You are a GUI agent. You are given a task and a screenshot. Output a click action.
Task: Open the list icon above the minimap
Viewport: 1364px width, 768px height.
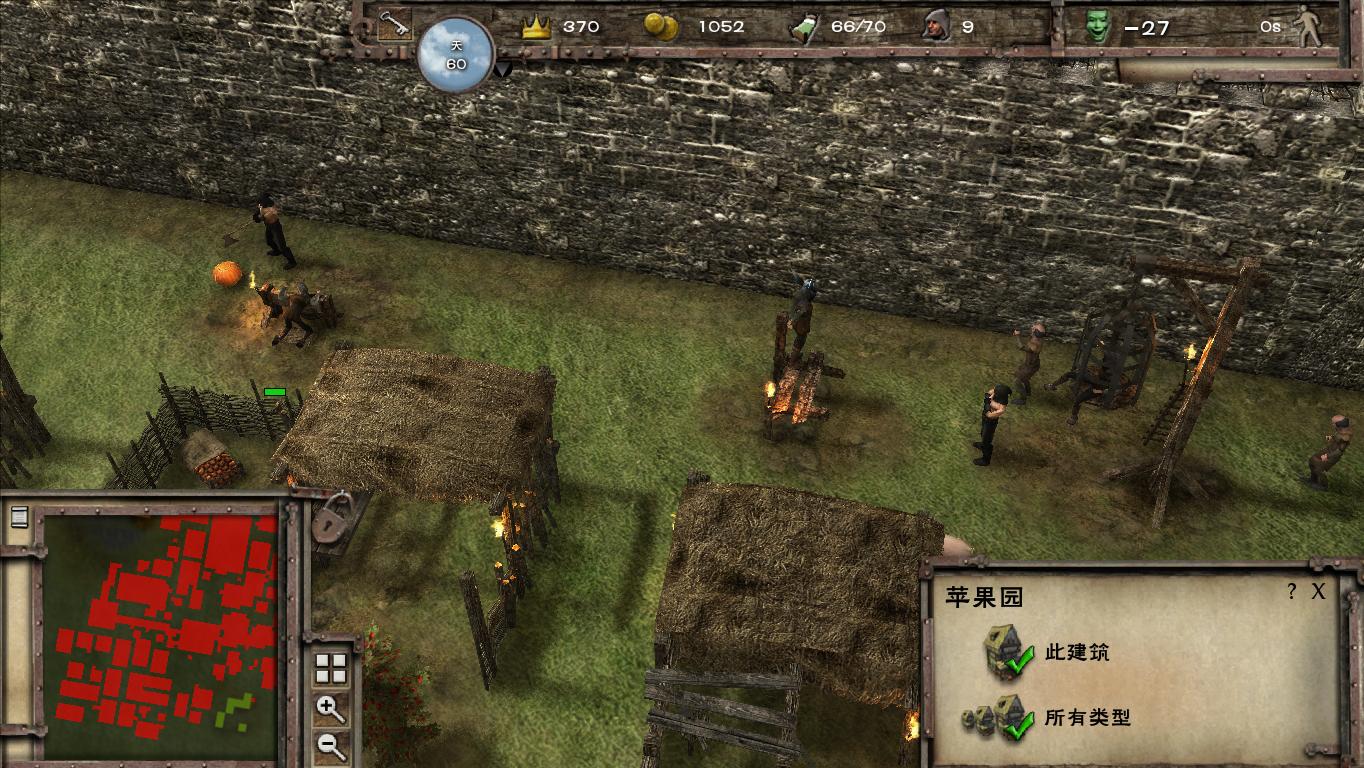pyautogui.click(x=18, y=517)
